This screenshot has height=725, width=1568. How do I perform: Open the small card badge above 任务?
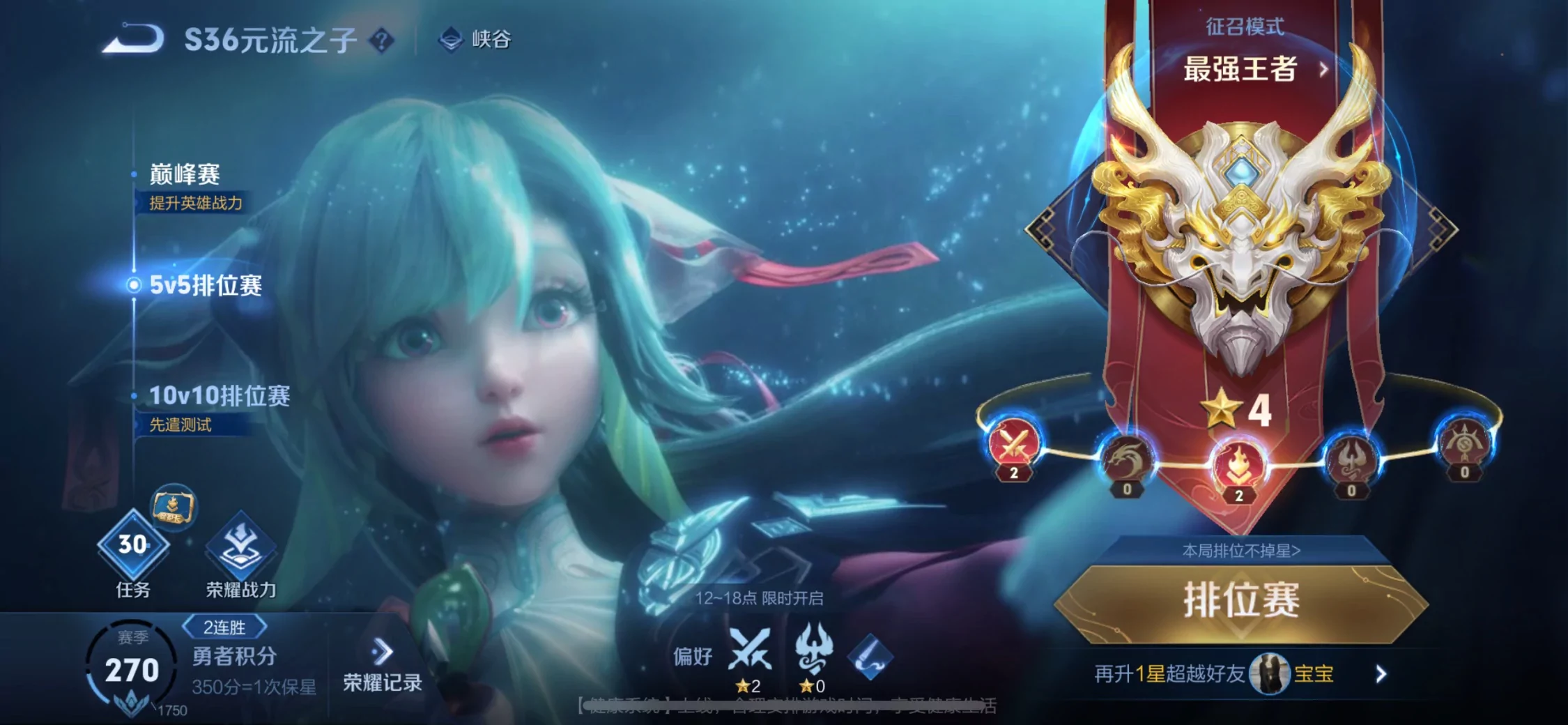[173, 507]
